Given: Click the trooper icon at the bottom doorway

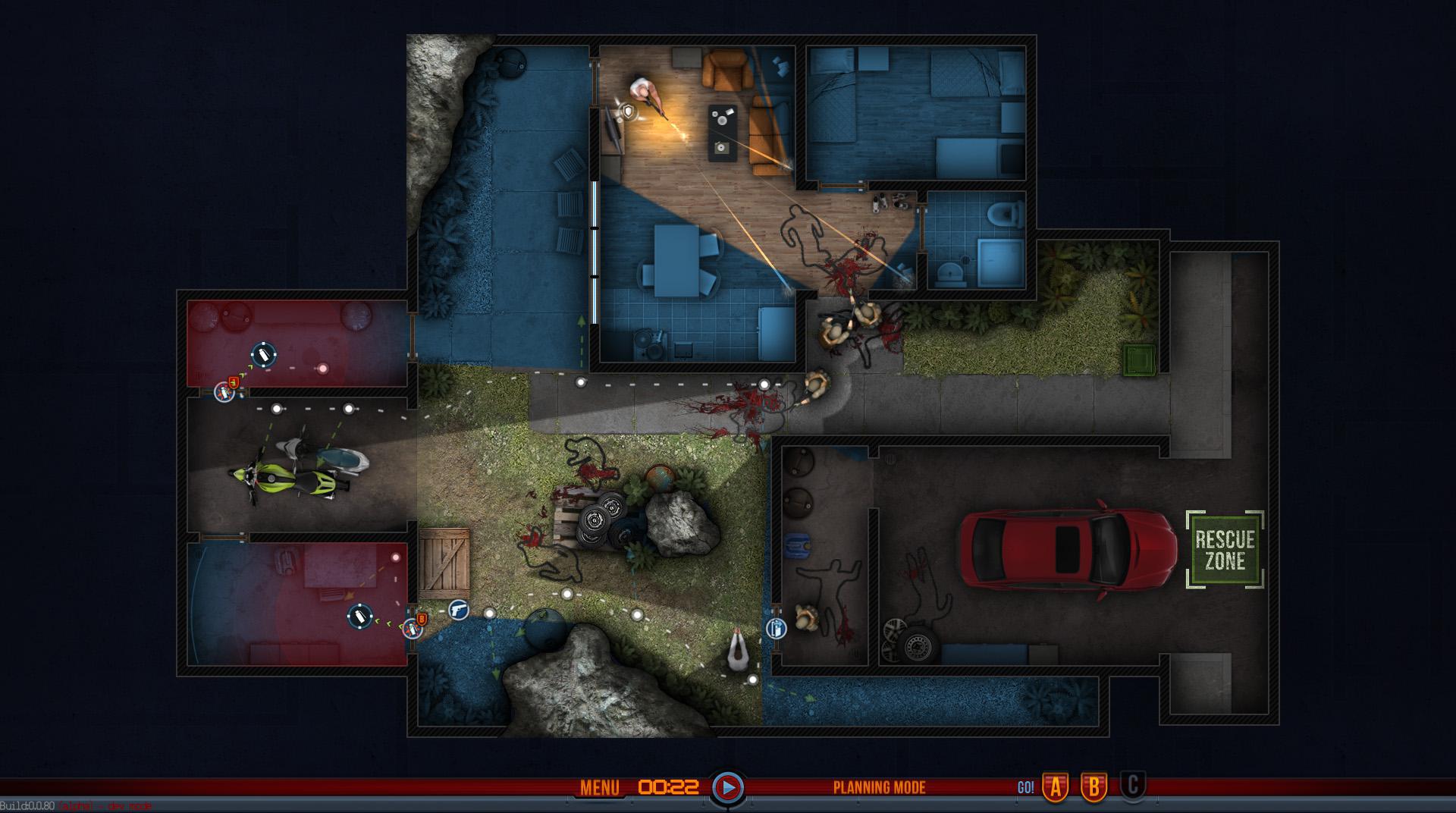Looking at the screenshot, I should coord(412,630).
